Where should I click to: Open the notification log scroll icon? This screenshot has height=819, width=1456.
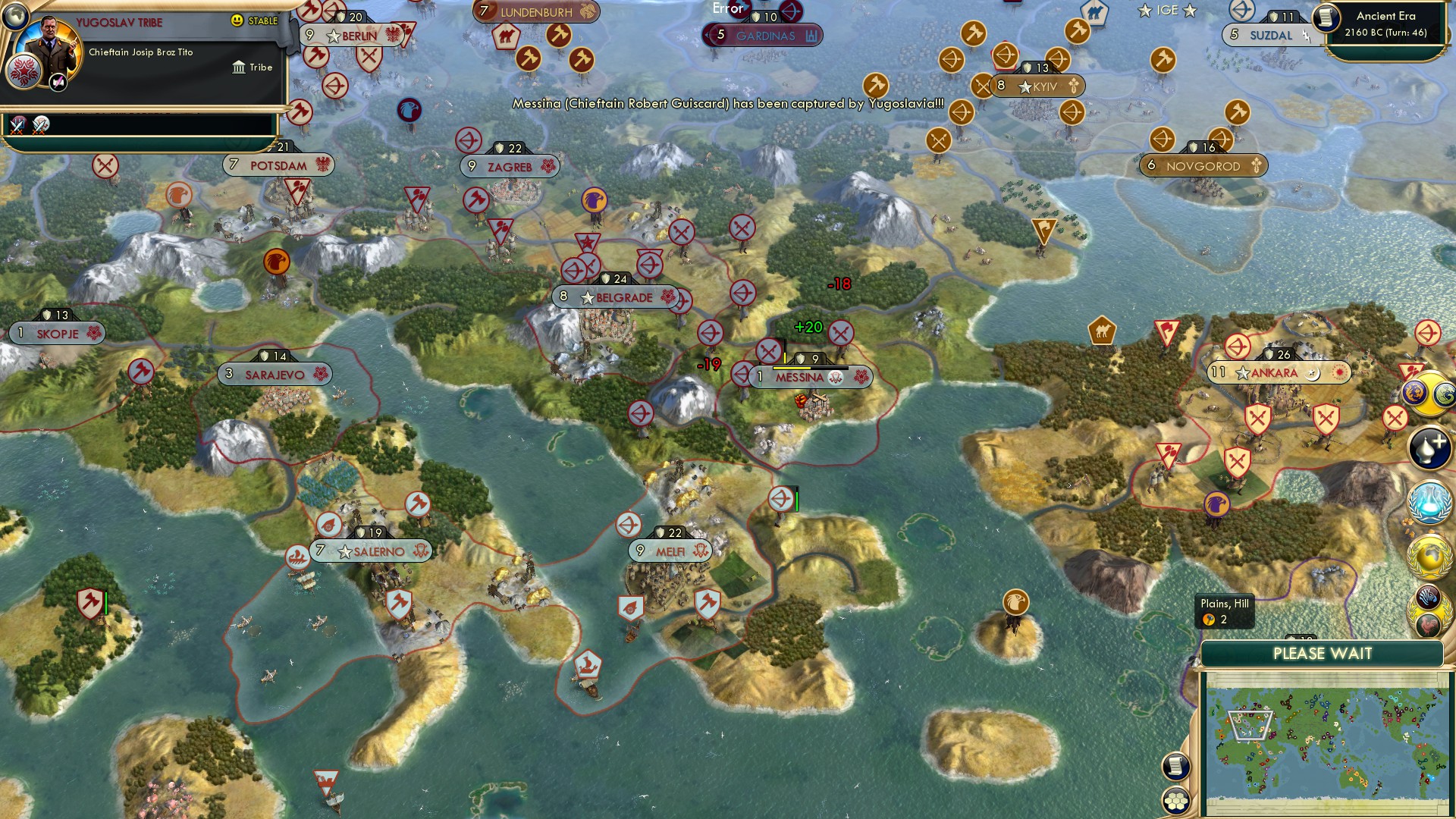click(x=1175, y=767)
